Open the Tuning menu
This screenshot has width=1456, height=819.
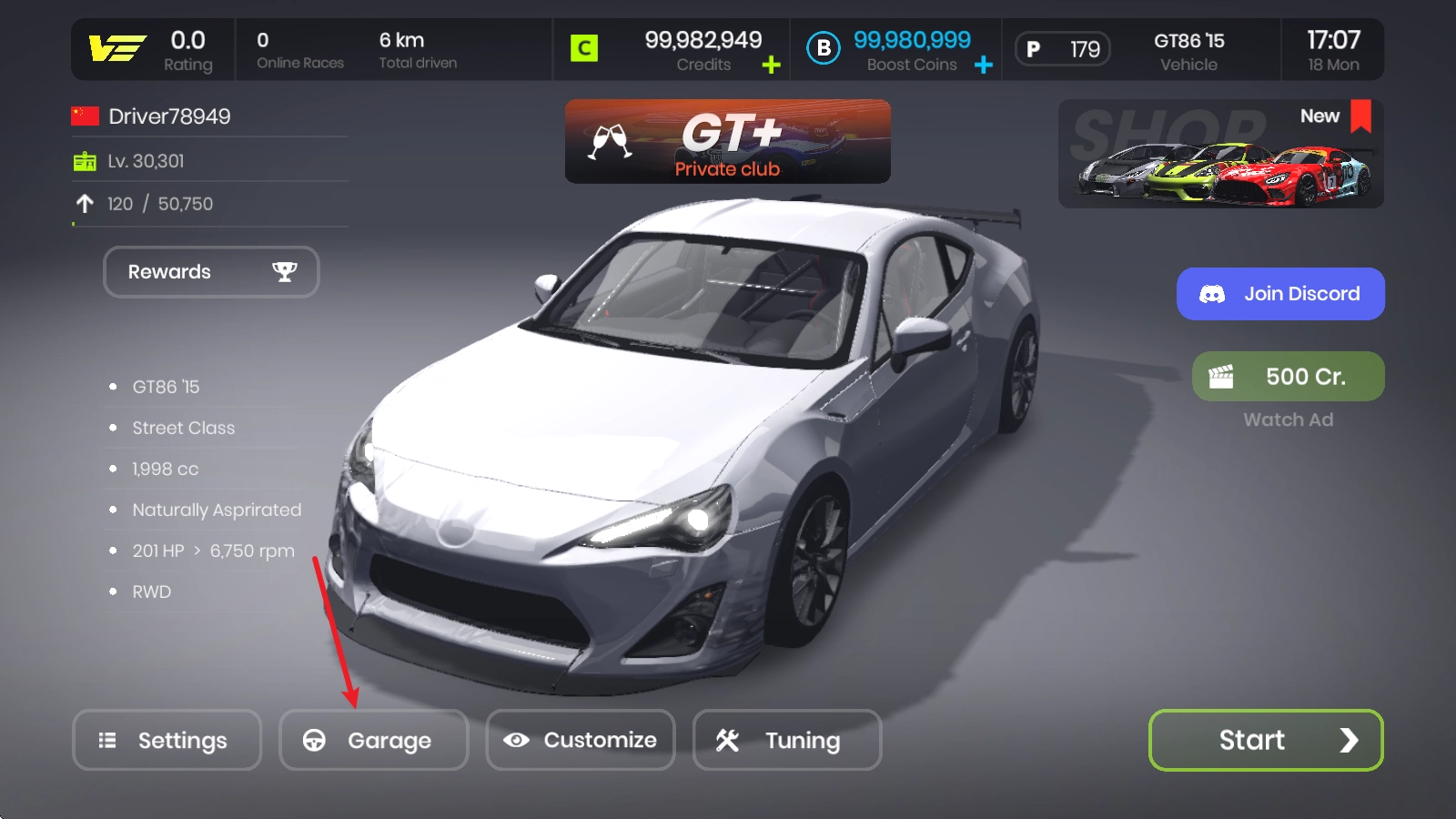787,740
